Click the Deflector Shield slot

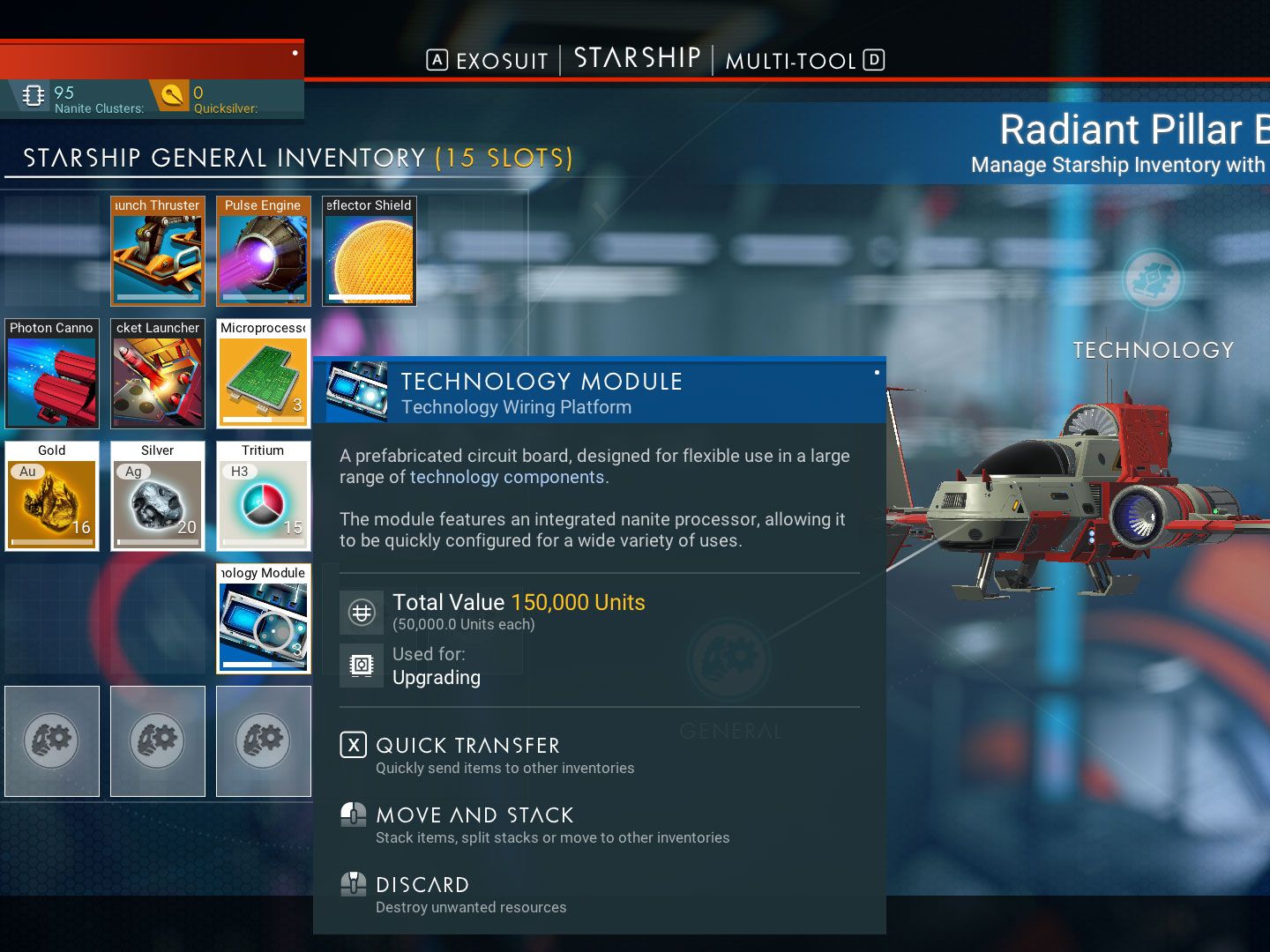(x=370, y=251)
